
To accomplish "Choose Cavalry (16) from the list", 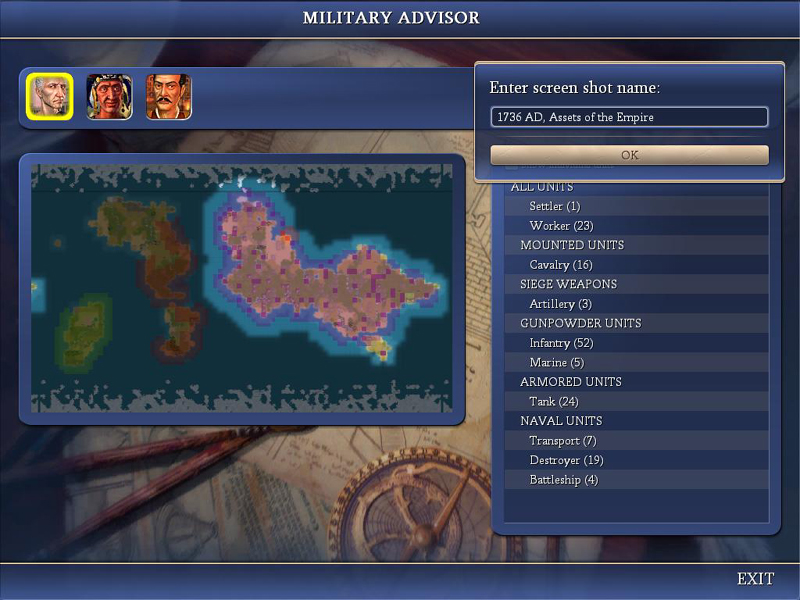I will [561, 265].
